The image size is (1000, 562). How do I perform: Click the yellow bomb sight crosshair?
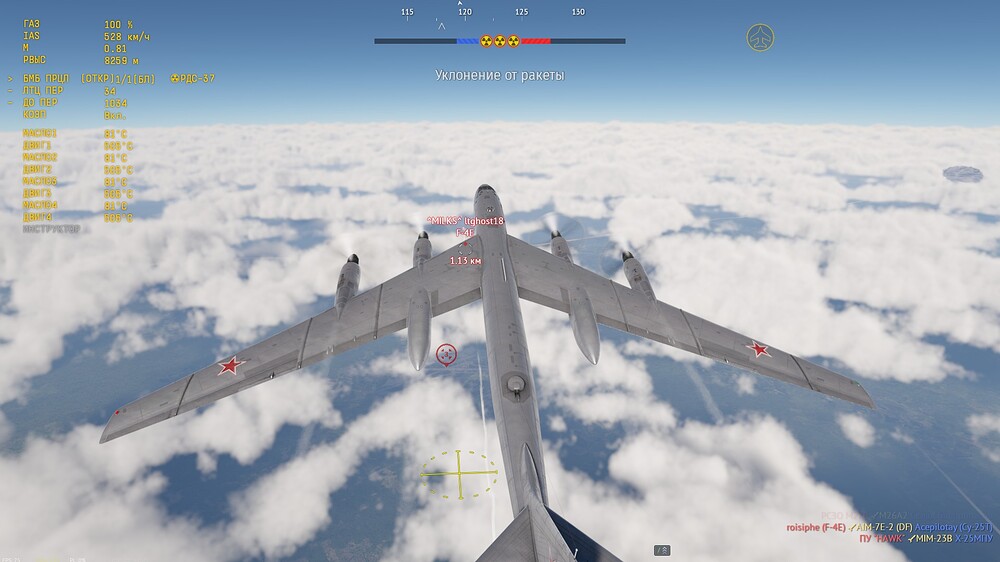click(460, 474)
